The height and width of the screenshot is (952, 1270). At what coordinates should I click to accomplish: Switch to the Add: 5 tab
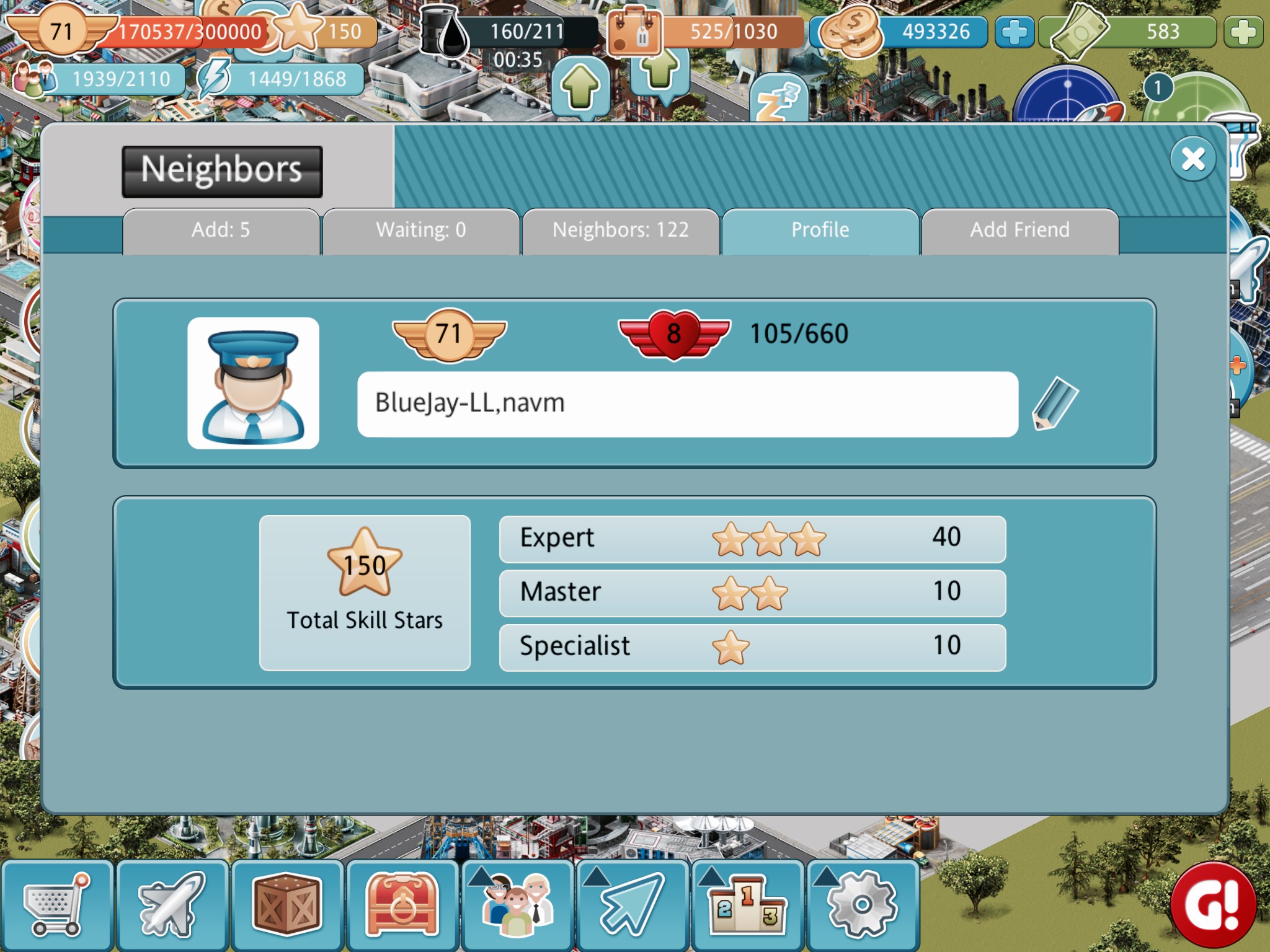point(221,231)
